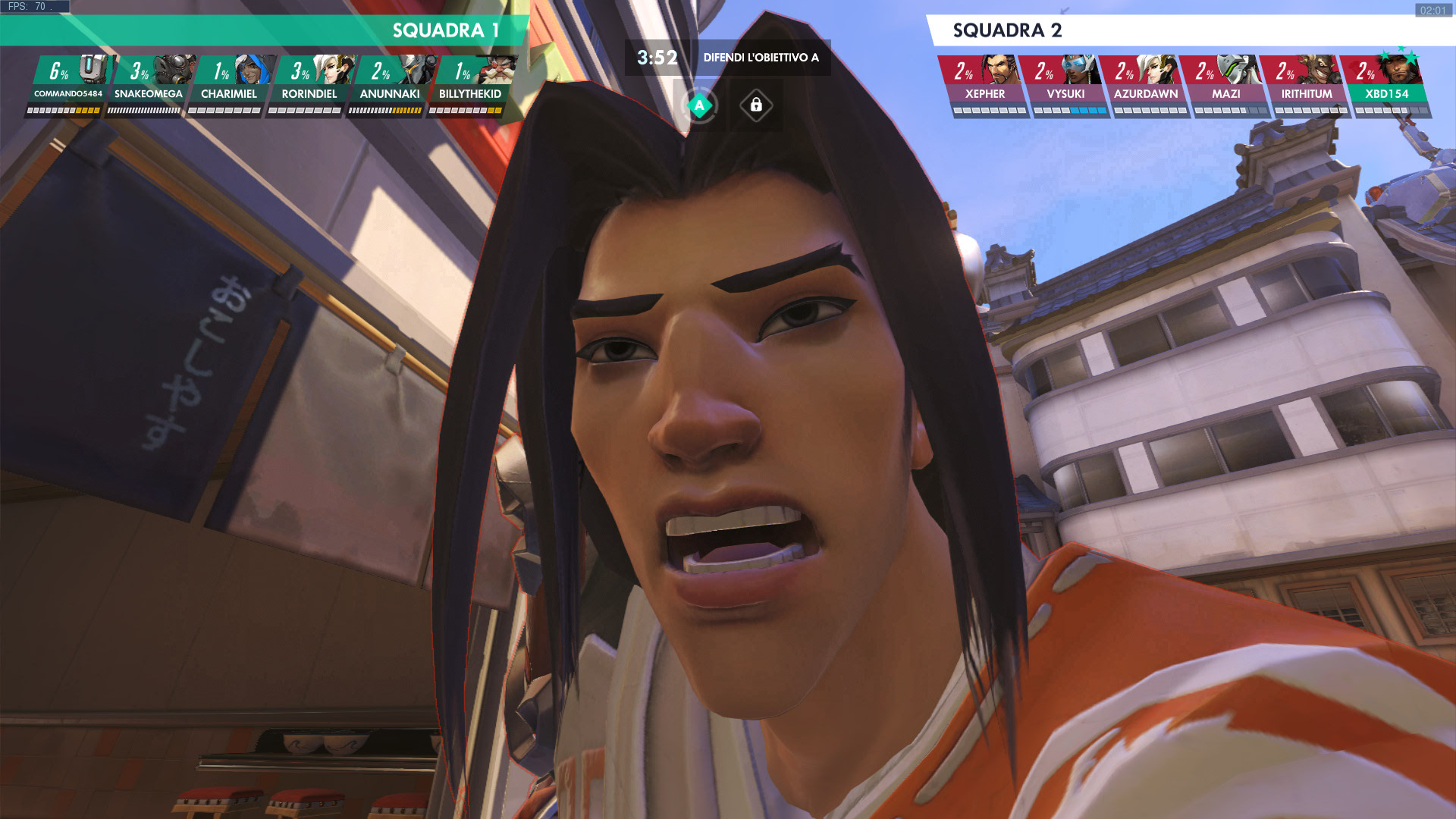Screen dimensions: 1456x819
Task: Click the objective A capture point icon
Action: click(x=699, y=105)
